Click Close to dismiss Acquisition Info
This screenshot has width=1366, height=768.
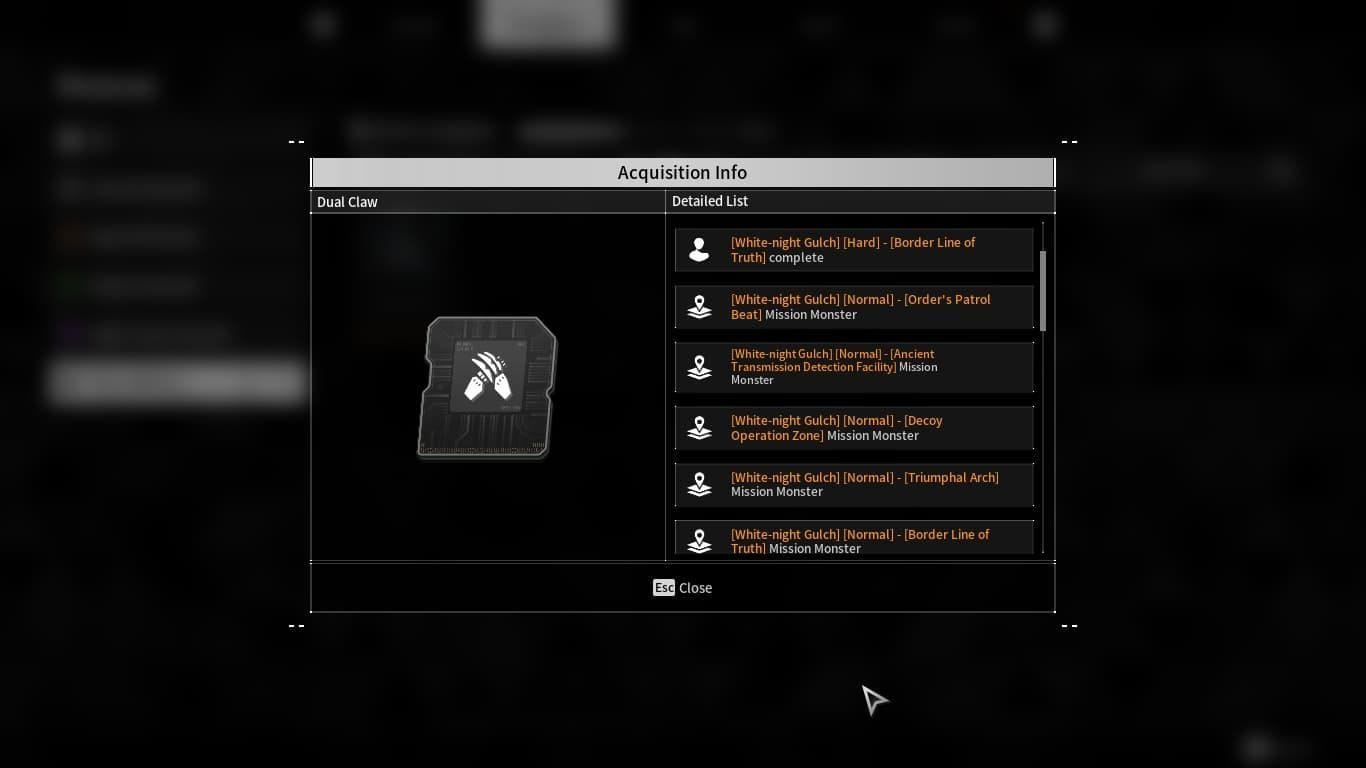[695, 588]
